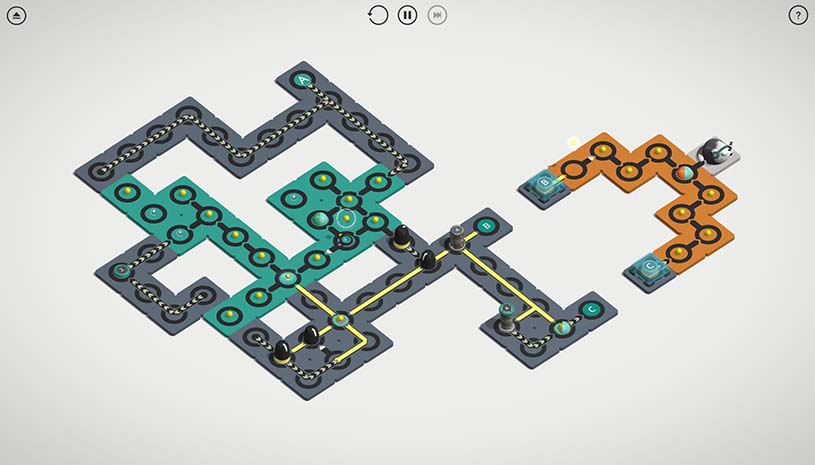
Task: Pause the simulation
Action: [407, 15]
